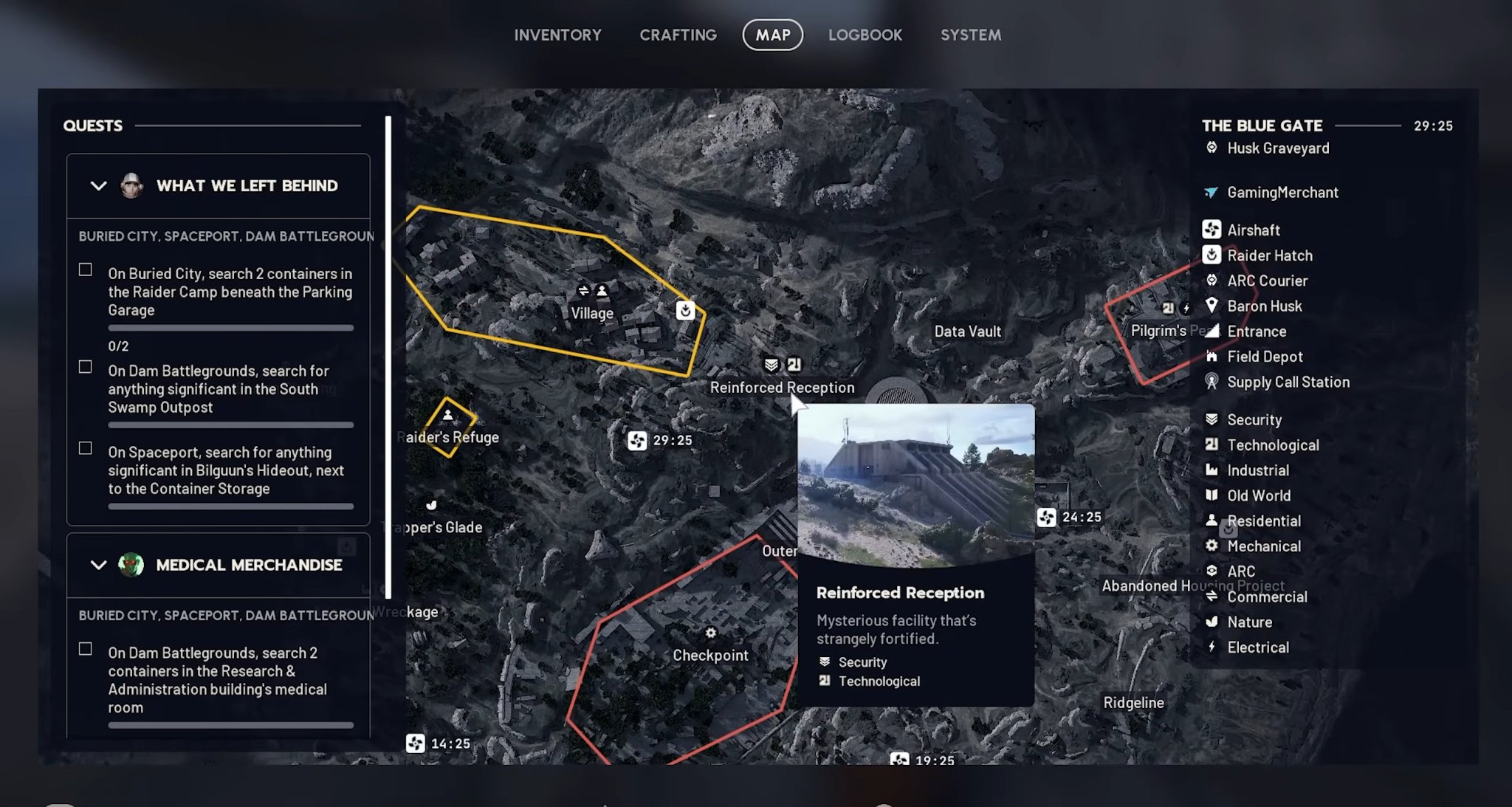Click the Electrical lightning icon in the legend
The image size is (1512, 807).
[x=1213, y=647]
